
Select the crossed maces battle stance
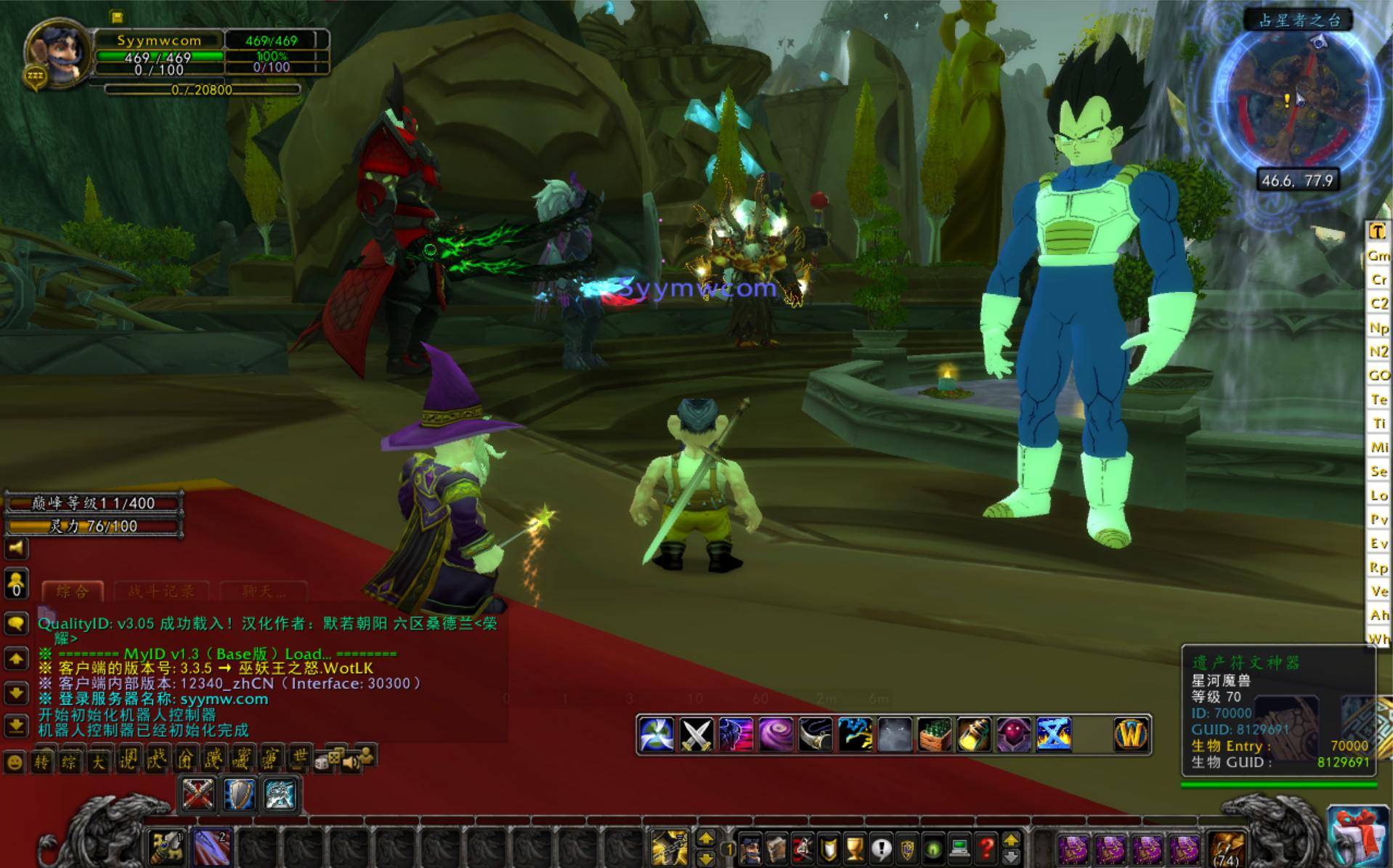198,794
